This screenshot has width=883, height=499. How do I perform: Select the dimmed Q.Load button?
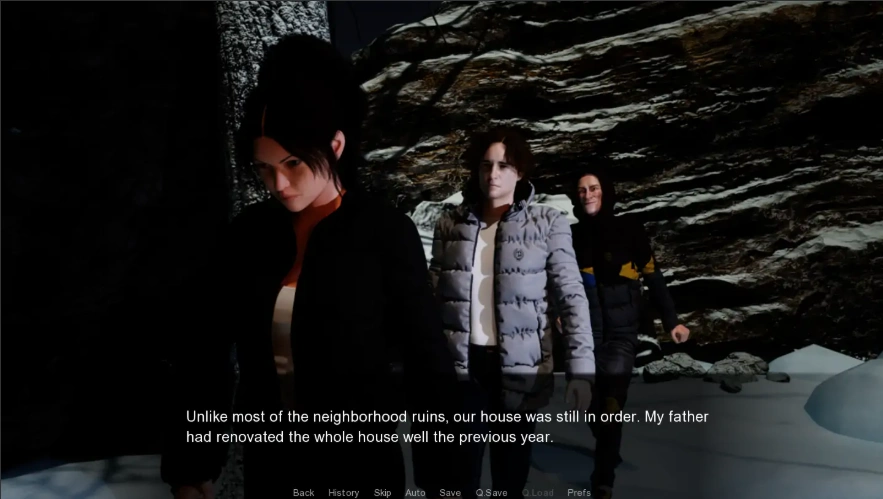536,492
